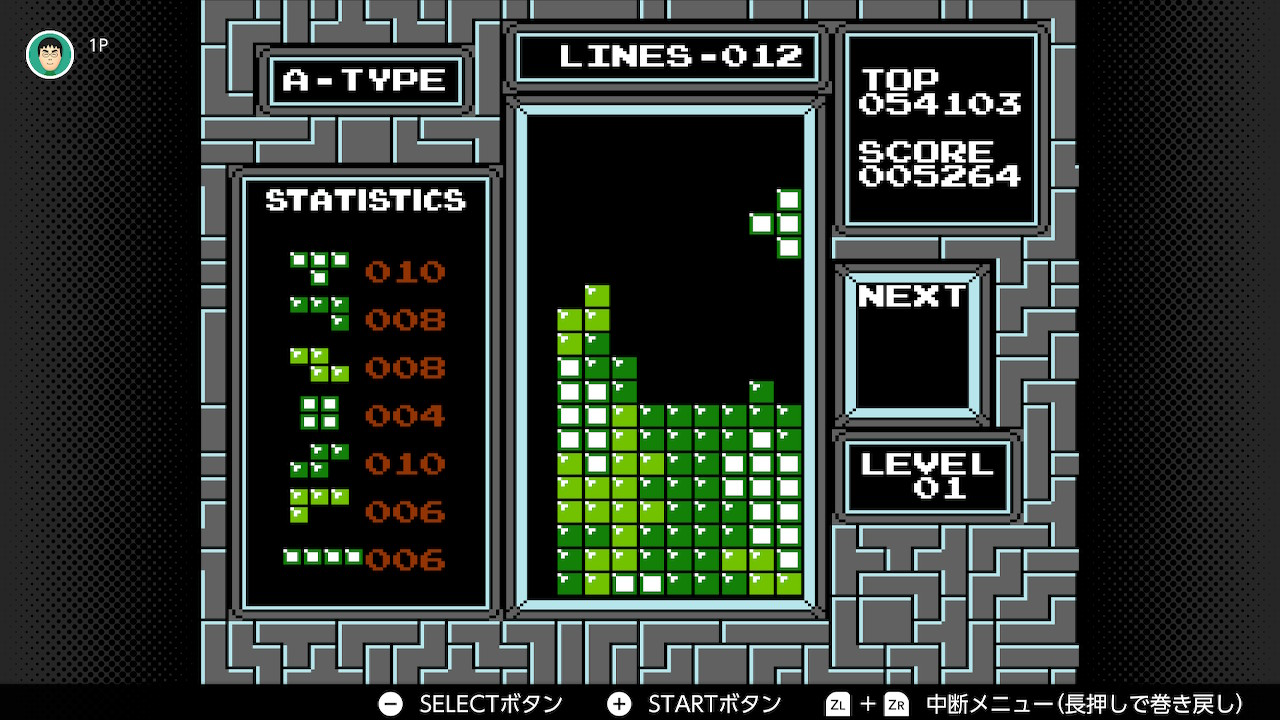The height and width of the screenshot is (720, 1280).
Task: Click the LEVEL 01 indicator panel
Action: click(x=926, y=477)
